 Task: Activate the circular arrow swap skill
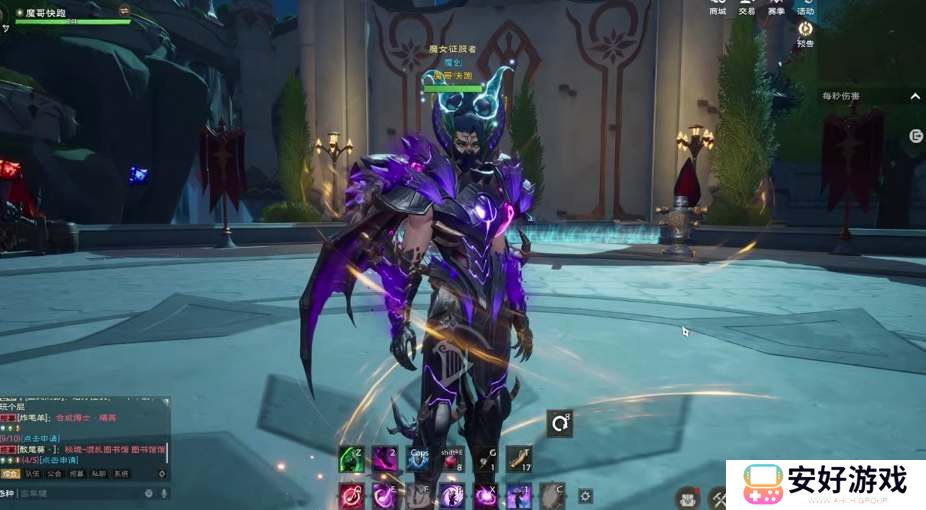click(x=560, y=424)
